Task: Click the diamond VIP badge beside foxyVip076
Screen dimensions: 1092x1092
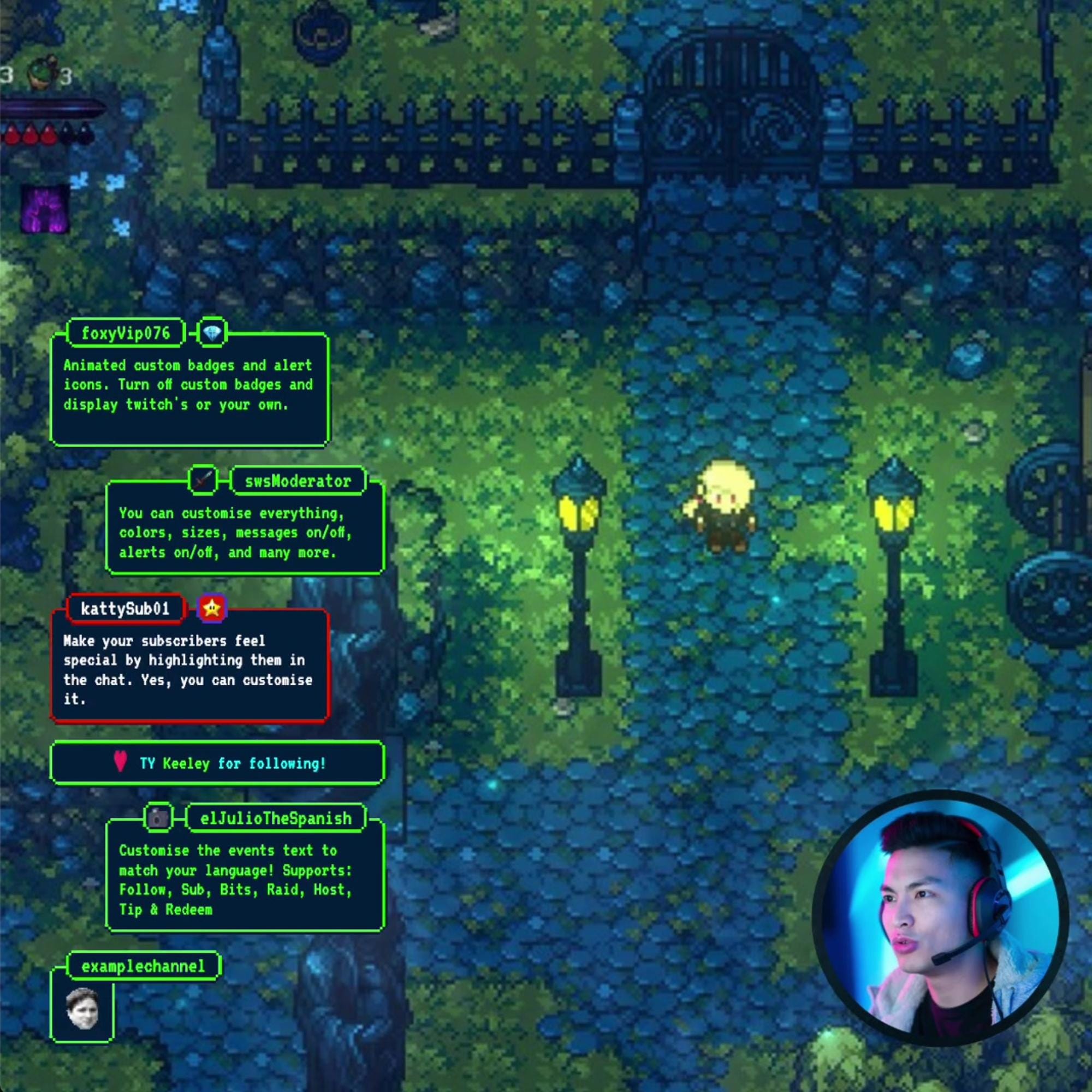Action: coord(212,334)
